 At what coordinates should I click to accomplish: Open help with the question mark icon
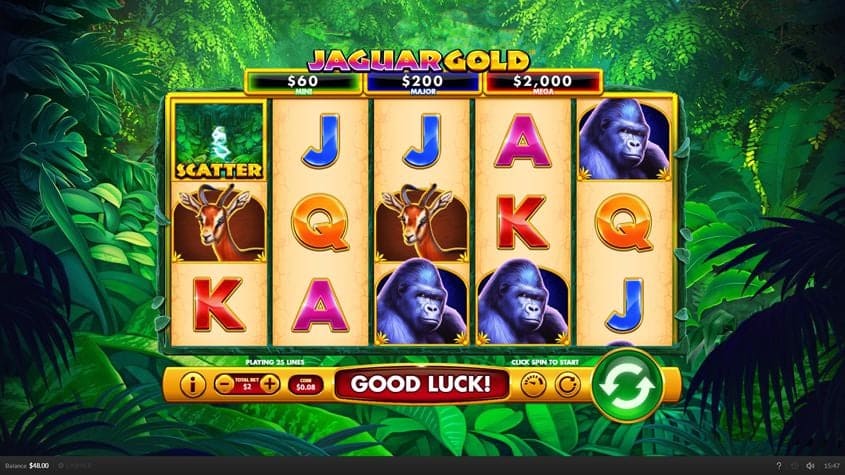tap(779, 466)
